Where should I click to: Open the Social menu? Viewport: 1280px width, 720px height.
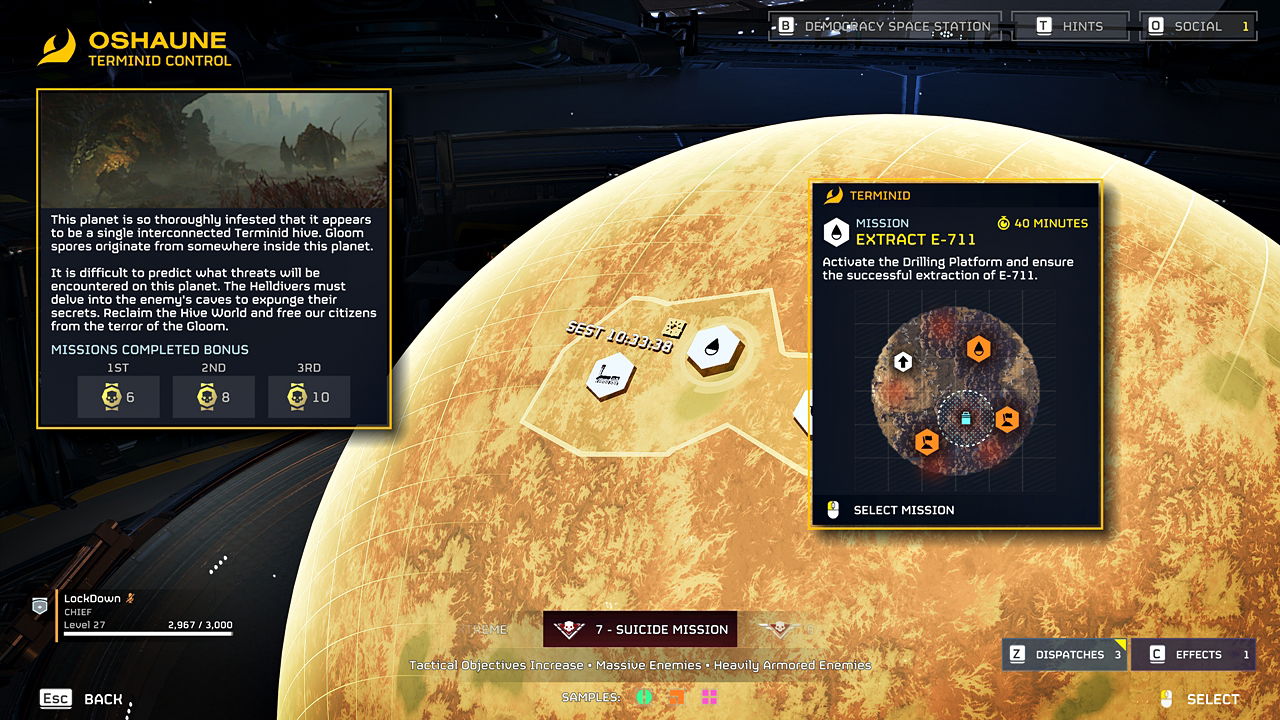(1199, 26)
